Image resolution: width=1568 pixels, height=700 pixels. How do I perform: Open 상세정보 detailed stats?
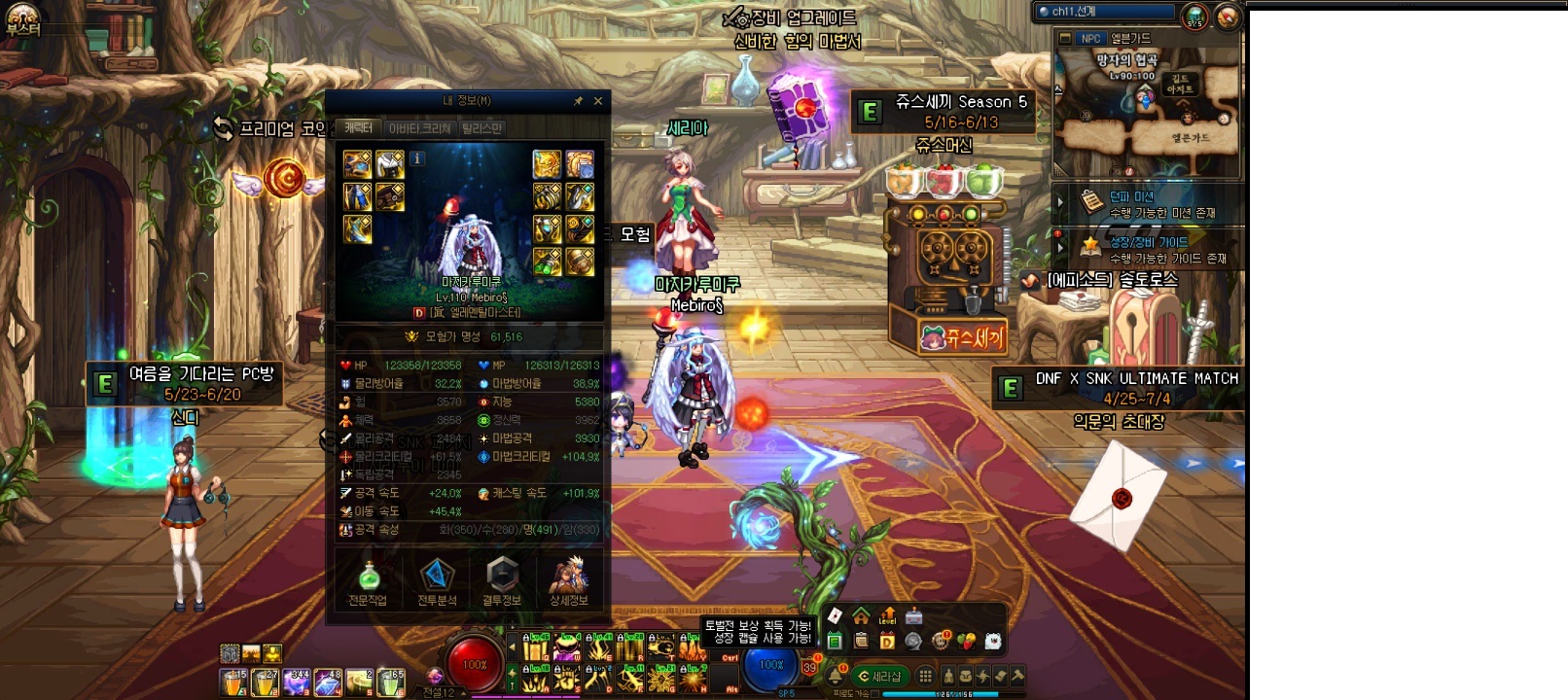569,582
